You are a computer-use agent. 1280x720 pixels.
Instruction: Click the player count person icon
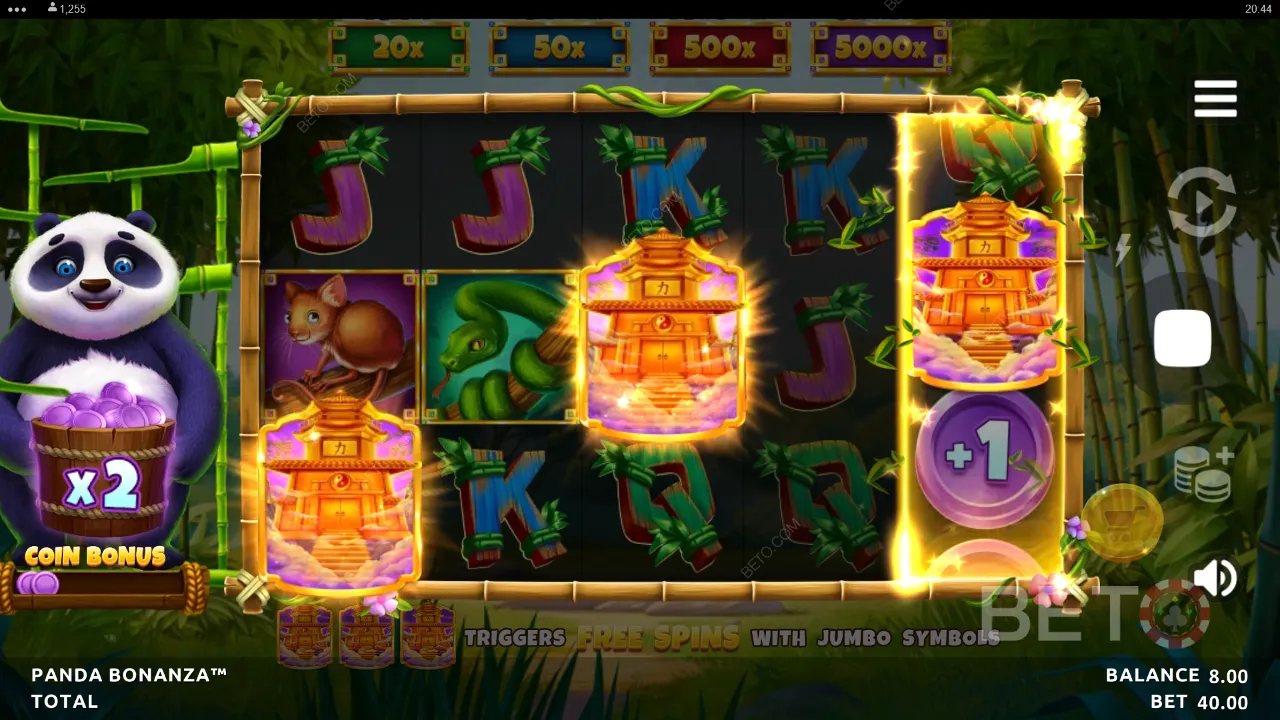(x=53, y=10)
